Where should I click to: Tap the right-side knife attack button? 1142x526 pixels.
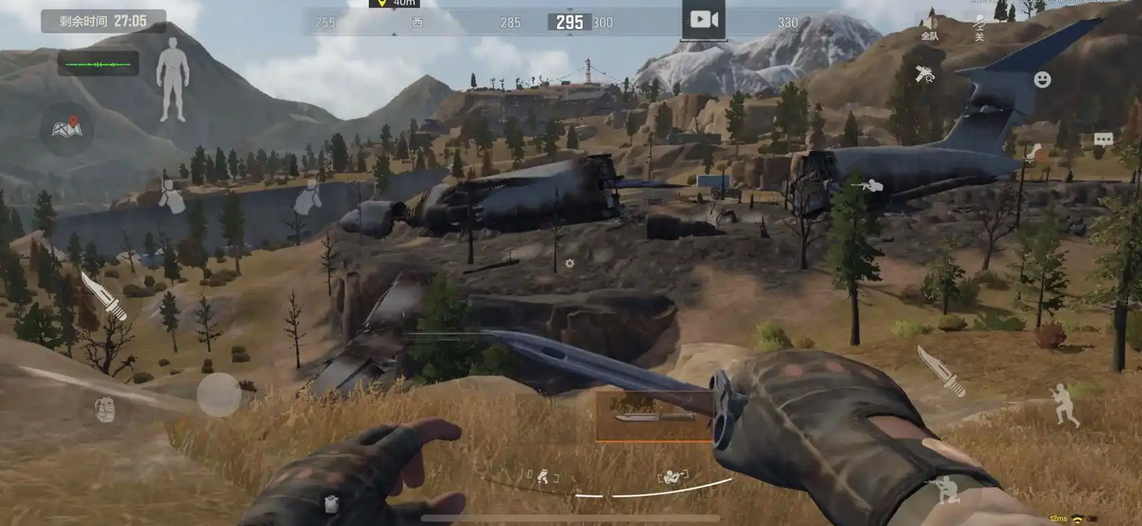[940, 370]
